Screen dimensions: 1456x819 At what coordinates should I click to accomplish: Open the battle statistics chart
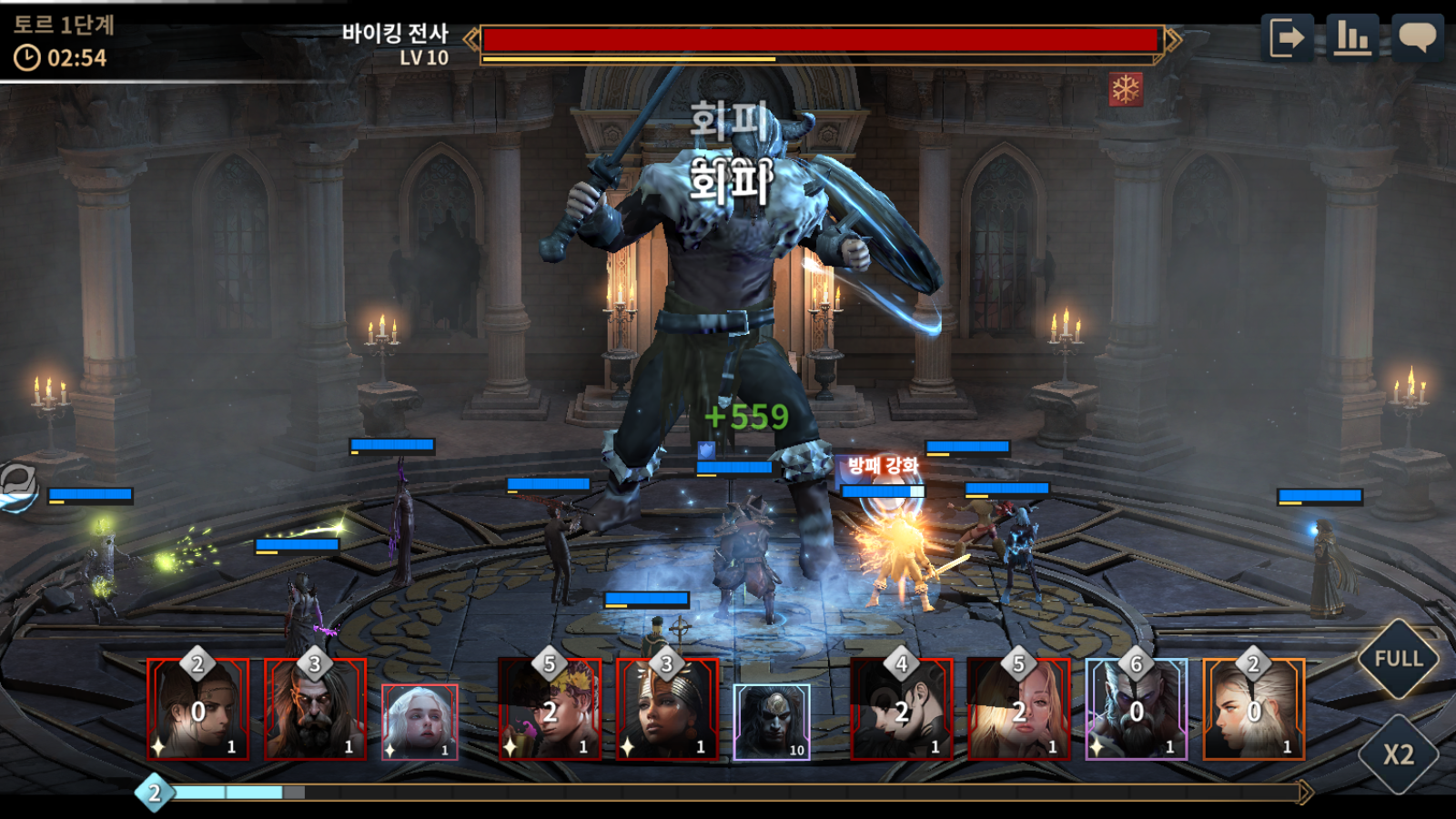click(1352, 38)
